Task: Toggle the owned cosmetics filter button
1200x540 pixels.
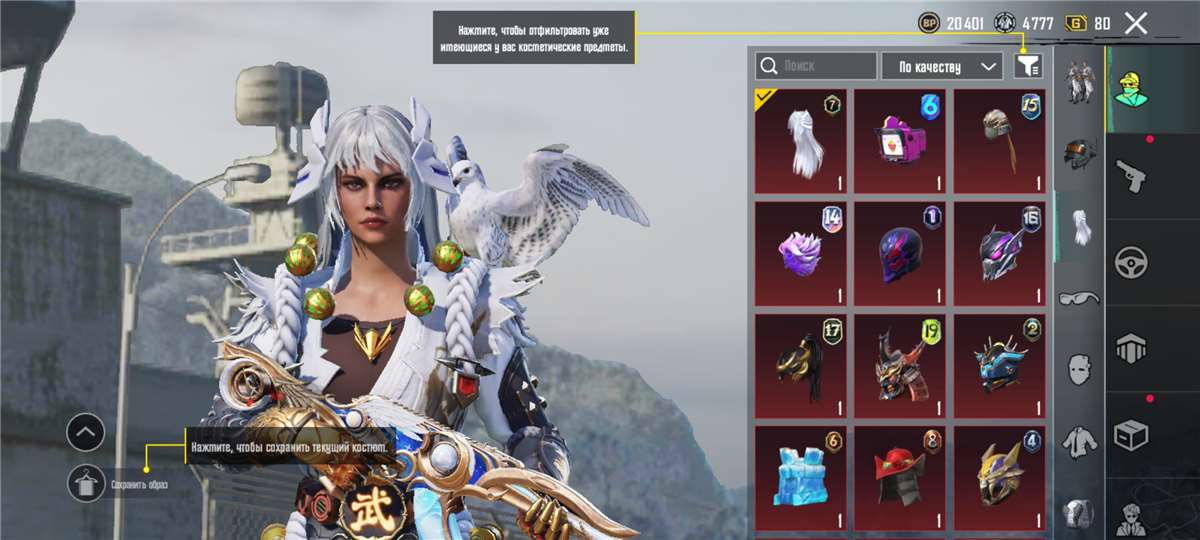Action: [x=1028, y=66]
